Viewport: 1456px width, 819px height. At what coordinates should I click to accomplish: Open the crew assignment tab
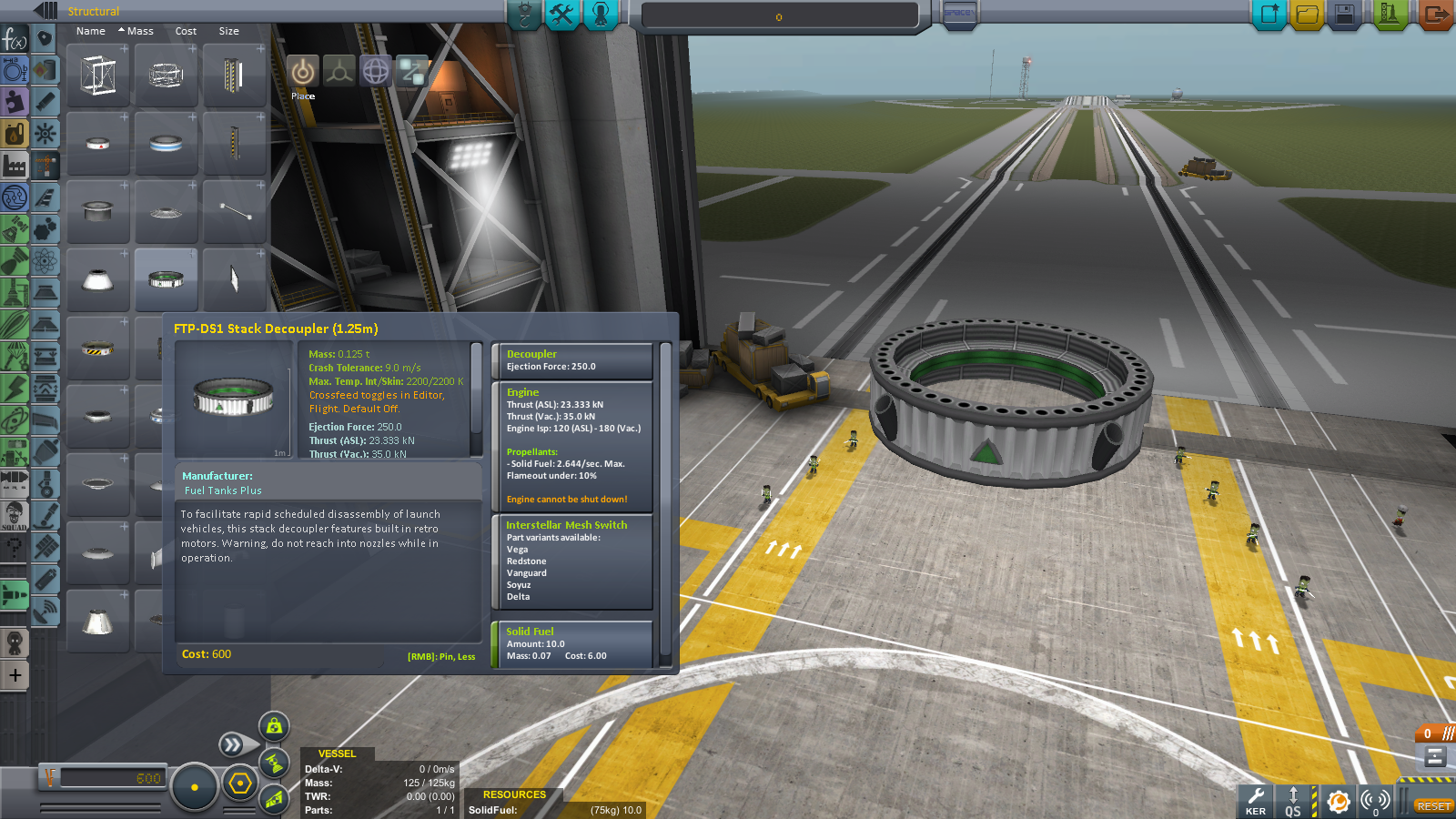tap(601, 15)
